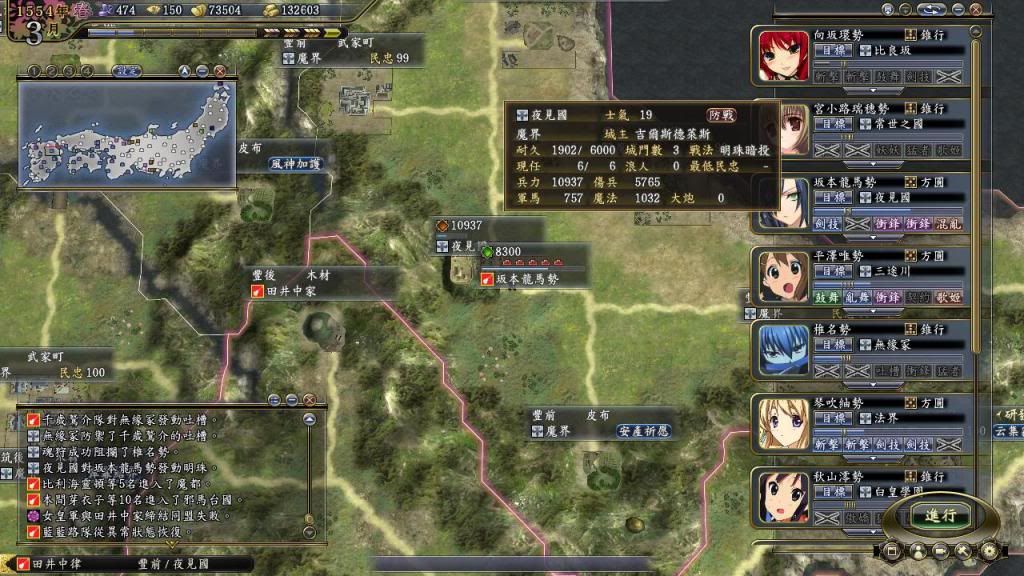Open the minimap 設定 settings

(x=126, y=71)
